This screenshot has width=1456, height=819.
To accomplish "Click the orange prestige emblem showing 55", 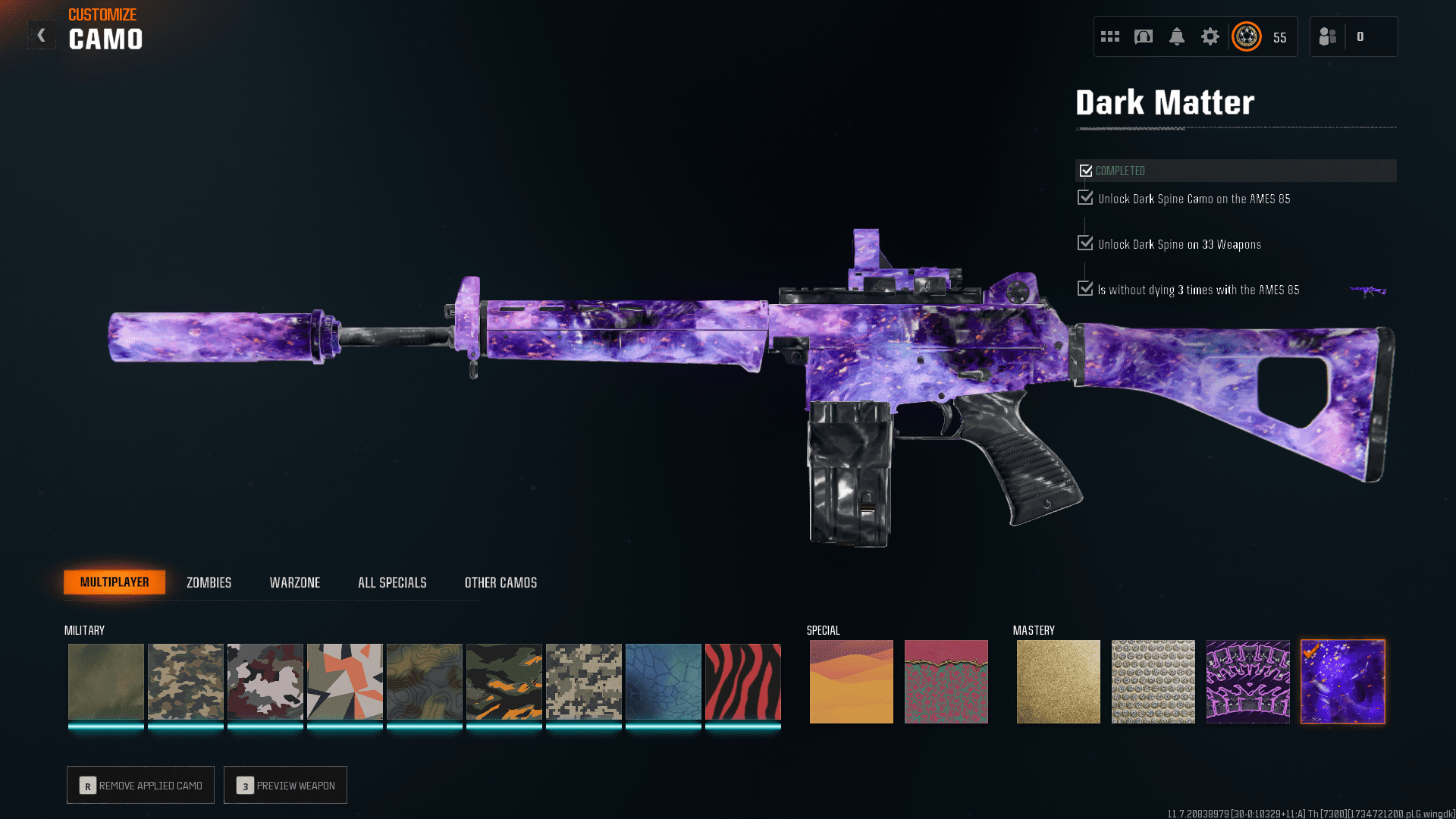I will pos(1246,36).
